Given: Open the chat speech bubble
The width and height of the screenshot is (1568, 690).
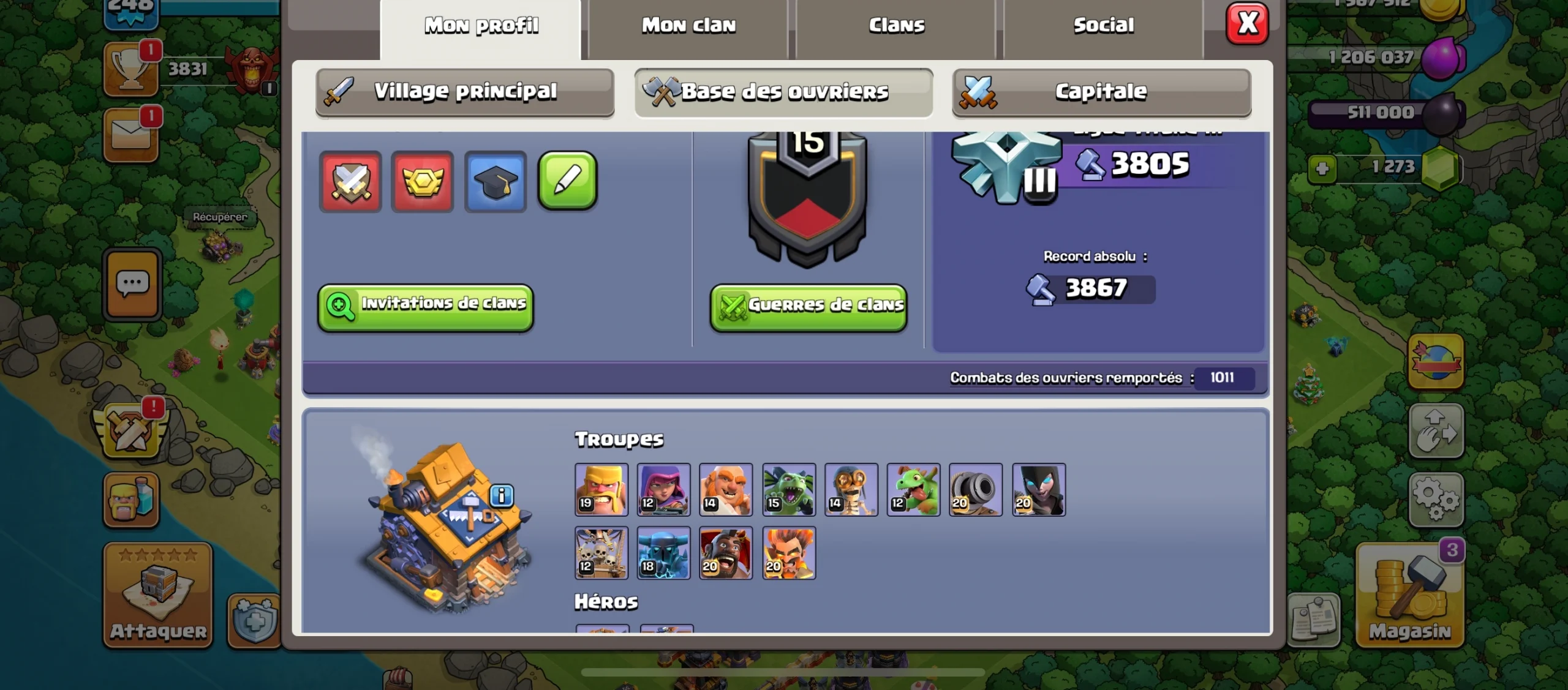Looking at the screenshot, I should pos(132,284).
